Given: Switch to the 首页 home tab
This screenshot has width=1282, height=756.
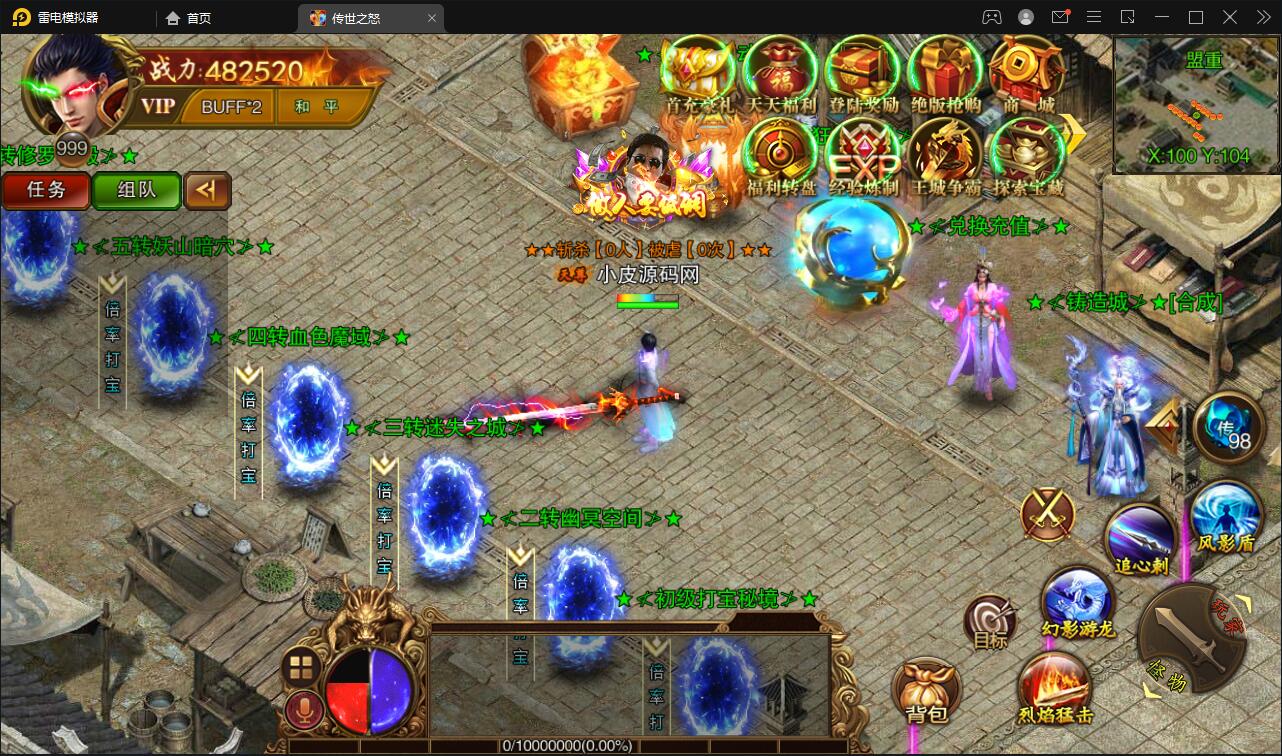Looking at the screenshot, I should click(x=188, y=18).
